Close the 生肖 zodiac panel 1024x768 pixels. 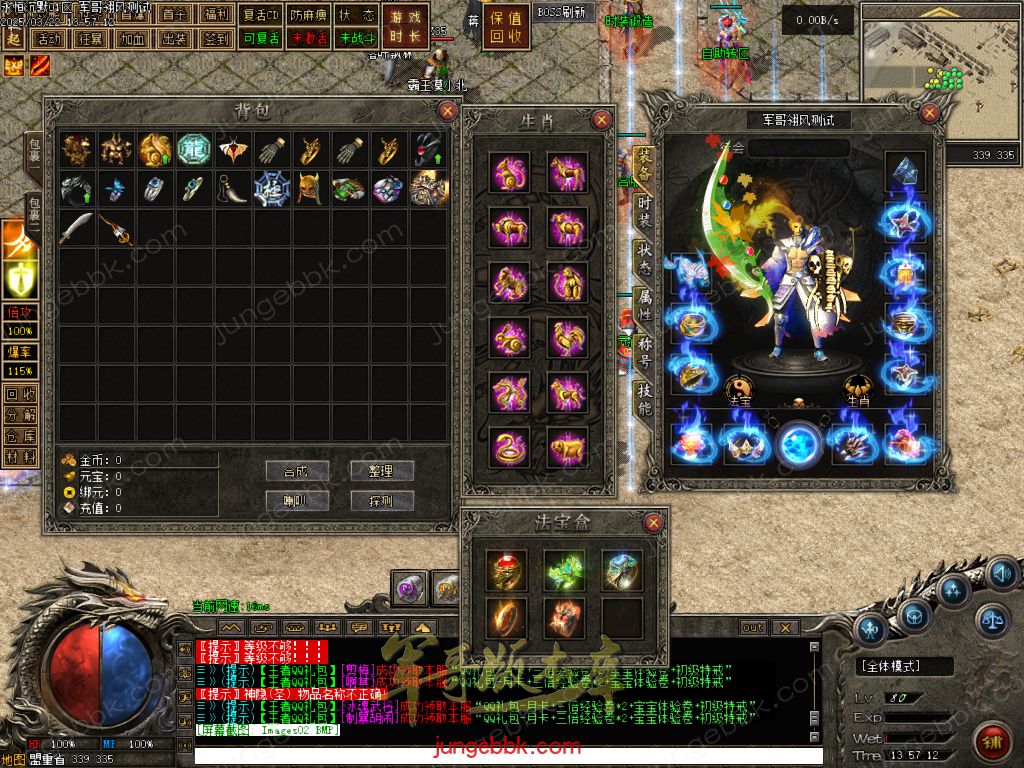click(x=602, y=121)
